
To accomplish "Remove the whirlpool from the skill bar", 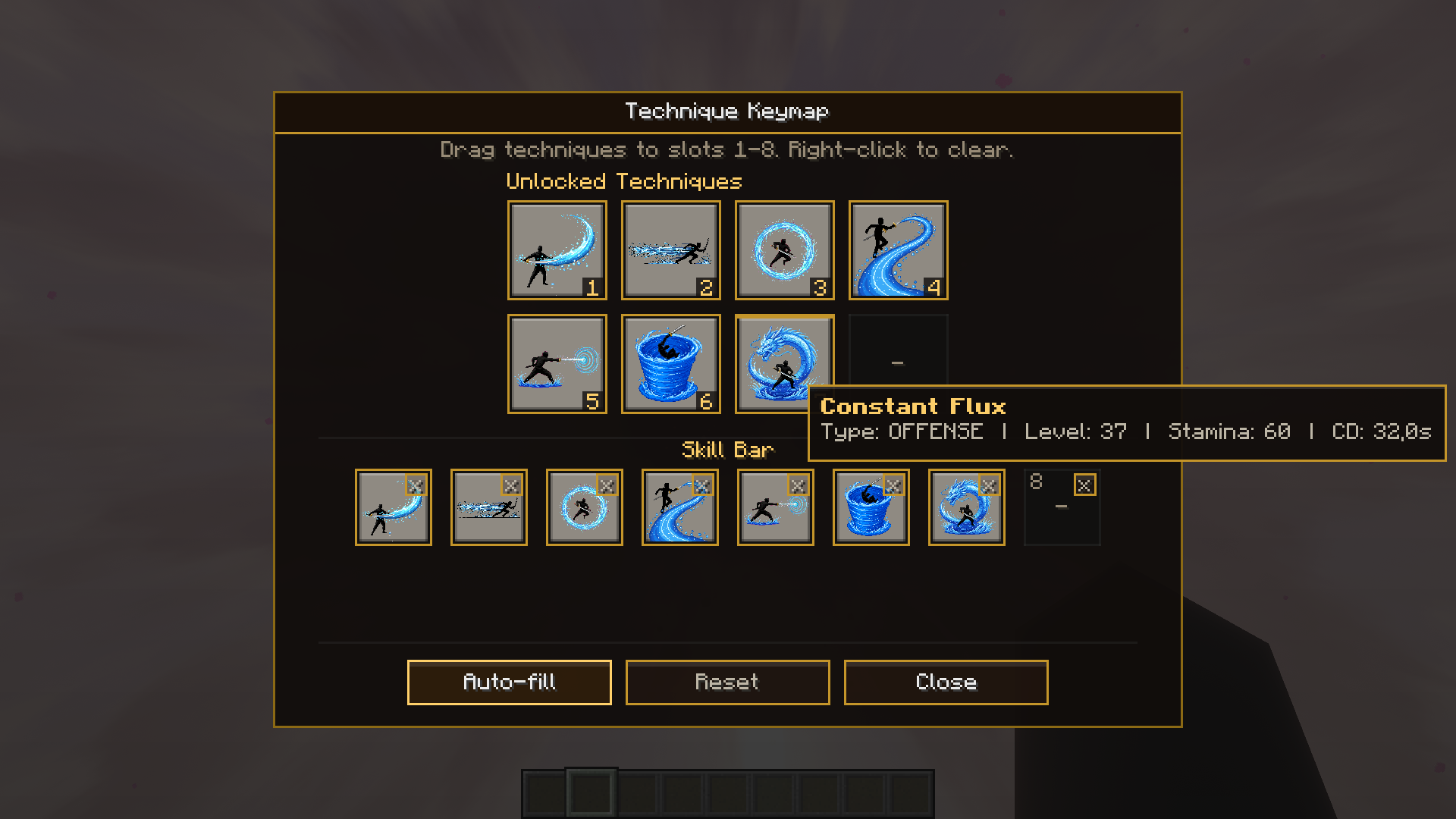I will tap(893, 485).
